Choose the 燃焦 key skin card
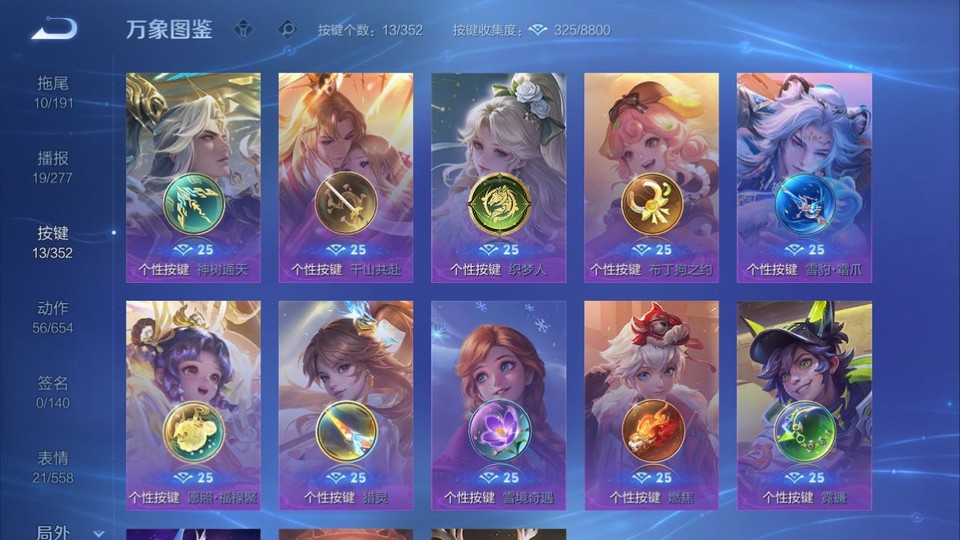This screenshot has width=960, height=540. (651, 405)
